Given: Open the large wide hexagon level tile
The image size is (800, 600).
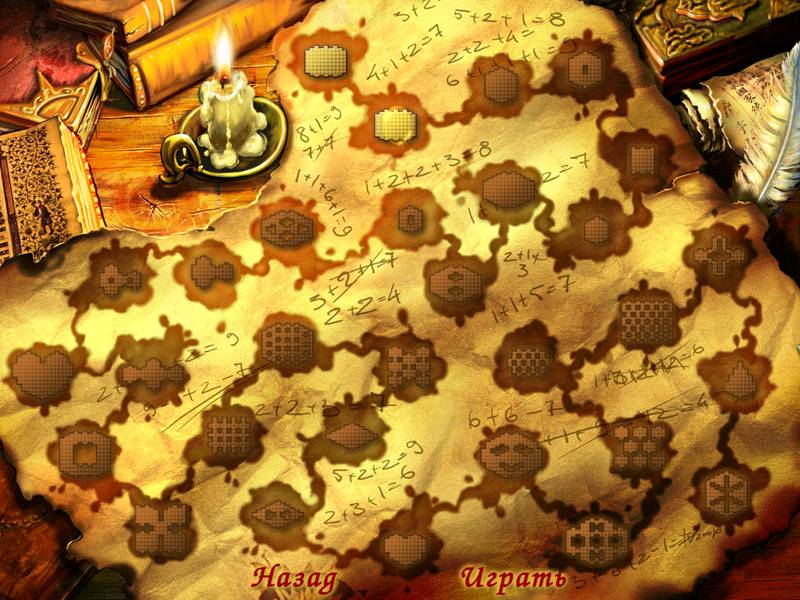Looking at the screenshot, I should click(510, 188).
